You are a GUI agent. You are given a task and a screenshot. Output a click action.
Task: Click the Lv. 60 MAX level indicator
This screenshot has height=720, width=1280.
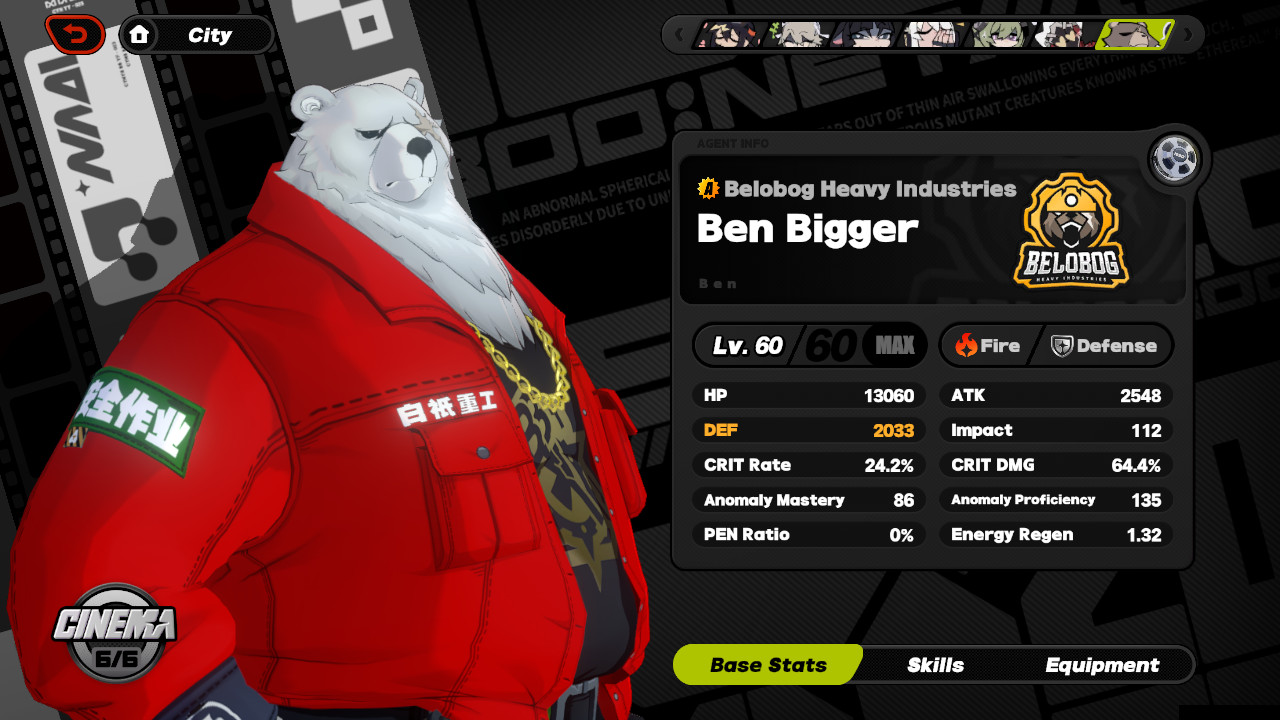(x=810, y=345)
